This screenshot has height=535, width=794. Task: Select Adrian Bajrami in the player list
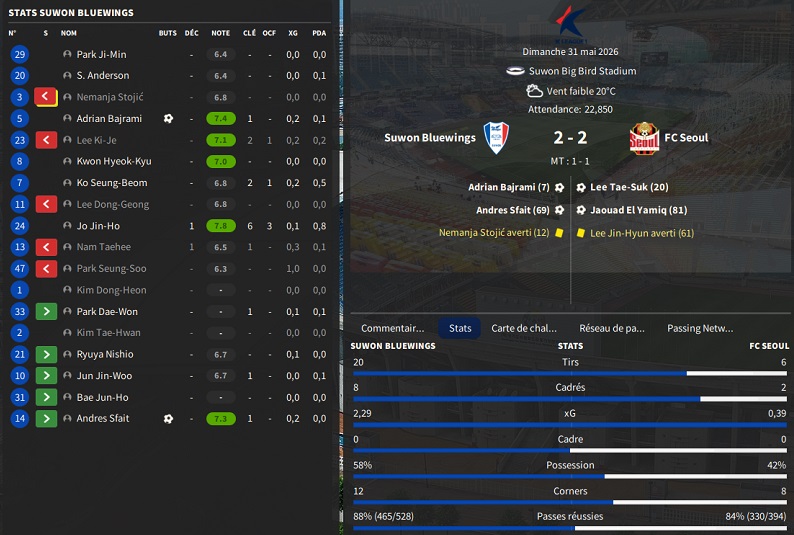[109, 119]
